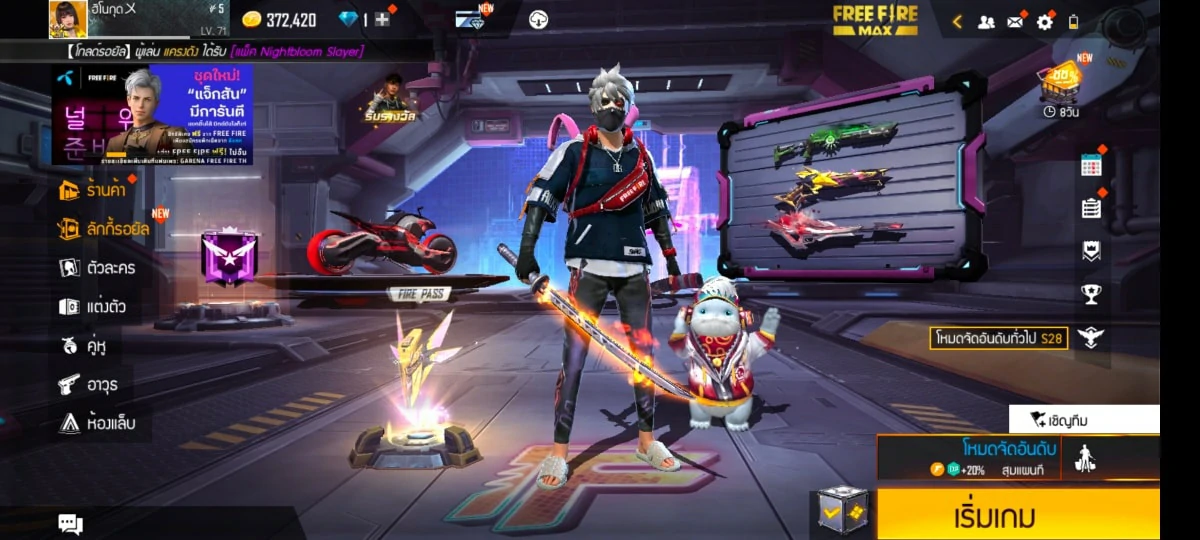Screen dimensions: 1200x540
Task: Go to ตัวละคร character menu
Action: [x=97, y=267]
